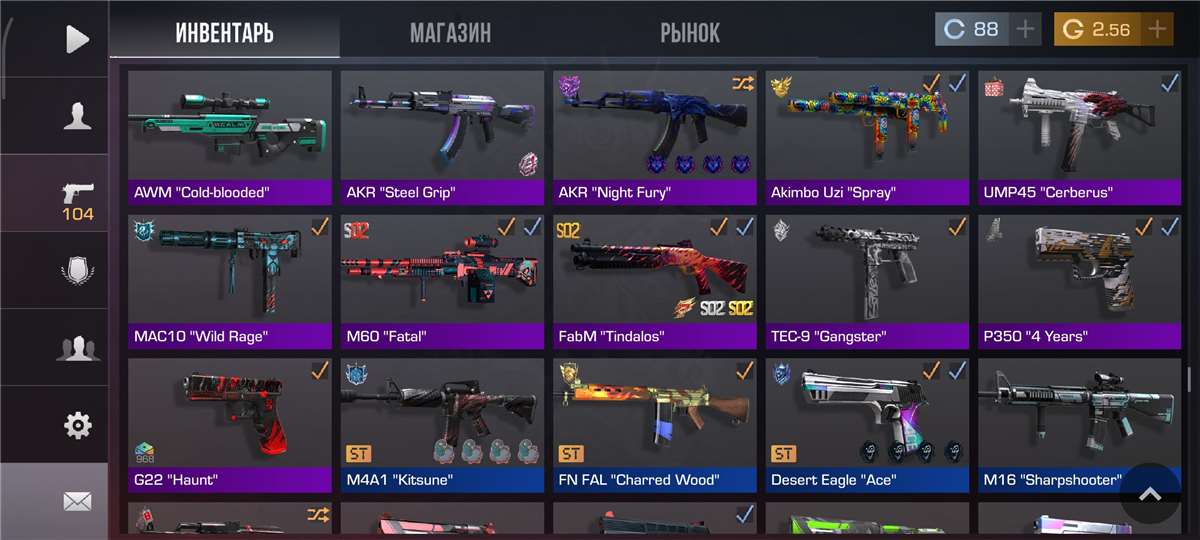Add silver coins with the plus button

tap(1025, 29)
